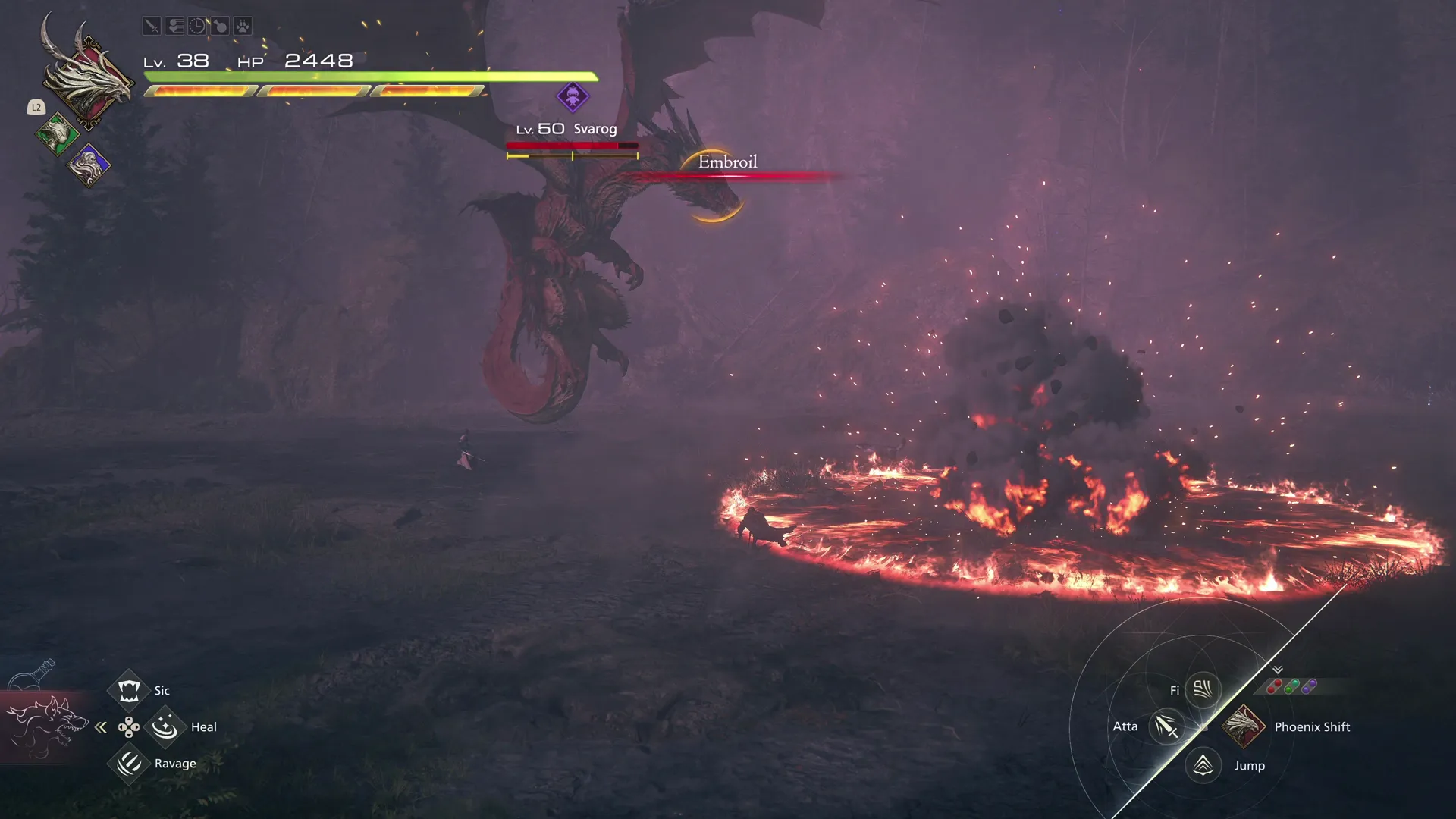This screenshot has height=819, width=1456.
Task: Click Svarog's Embroil cast bar
Action: [x=726, y=167]
